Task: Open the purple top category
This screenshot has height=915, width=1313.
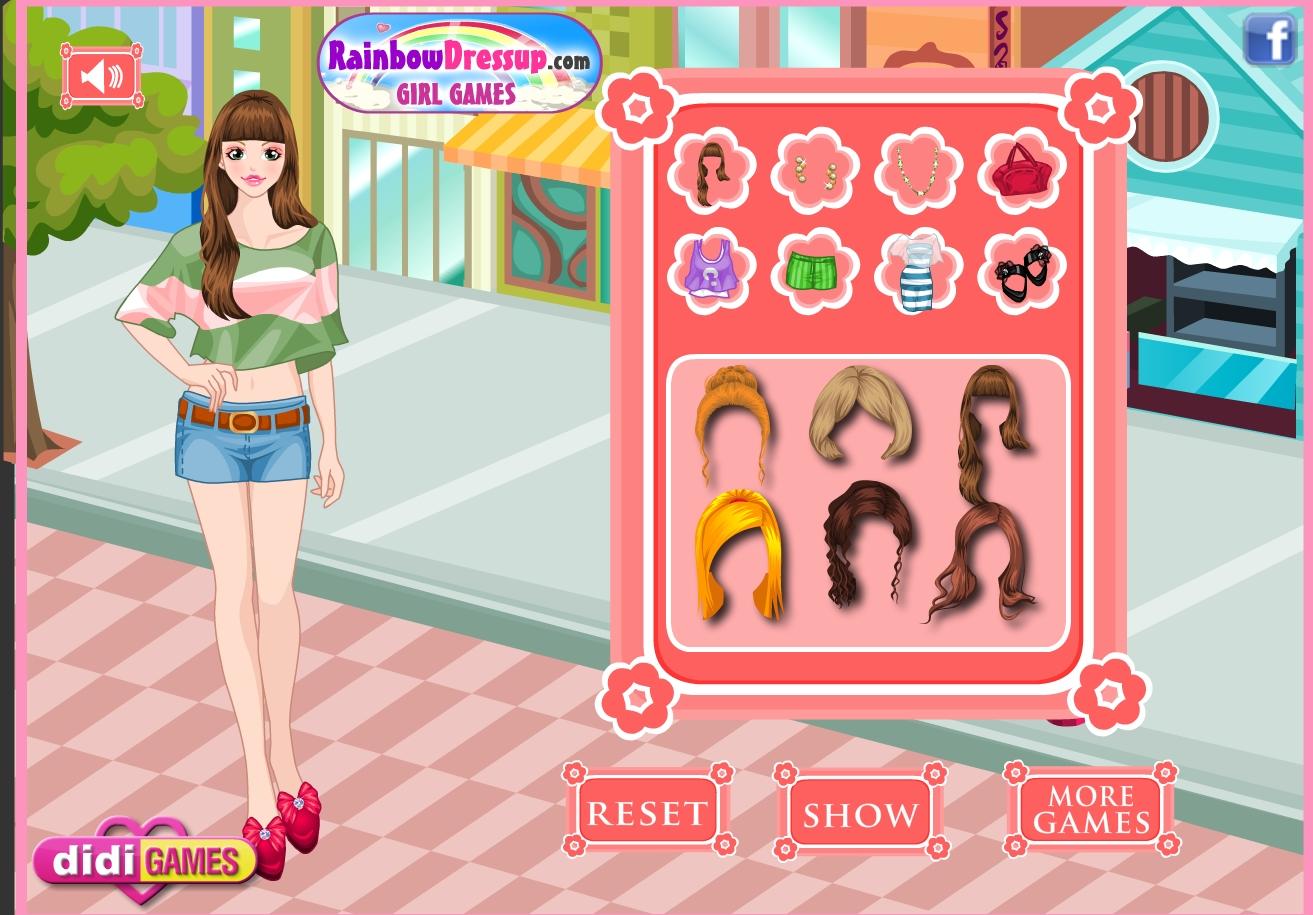Action: pyautogui.click(x=711, y=269)
